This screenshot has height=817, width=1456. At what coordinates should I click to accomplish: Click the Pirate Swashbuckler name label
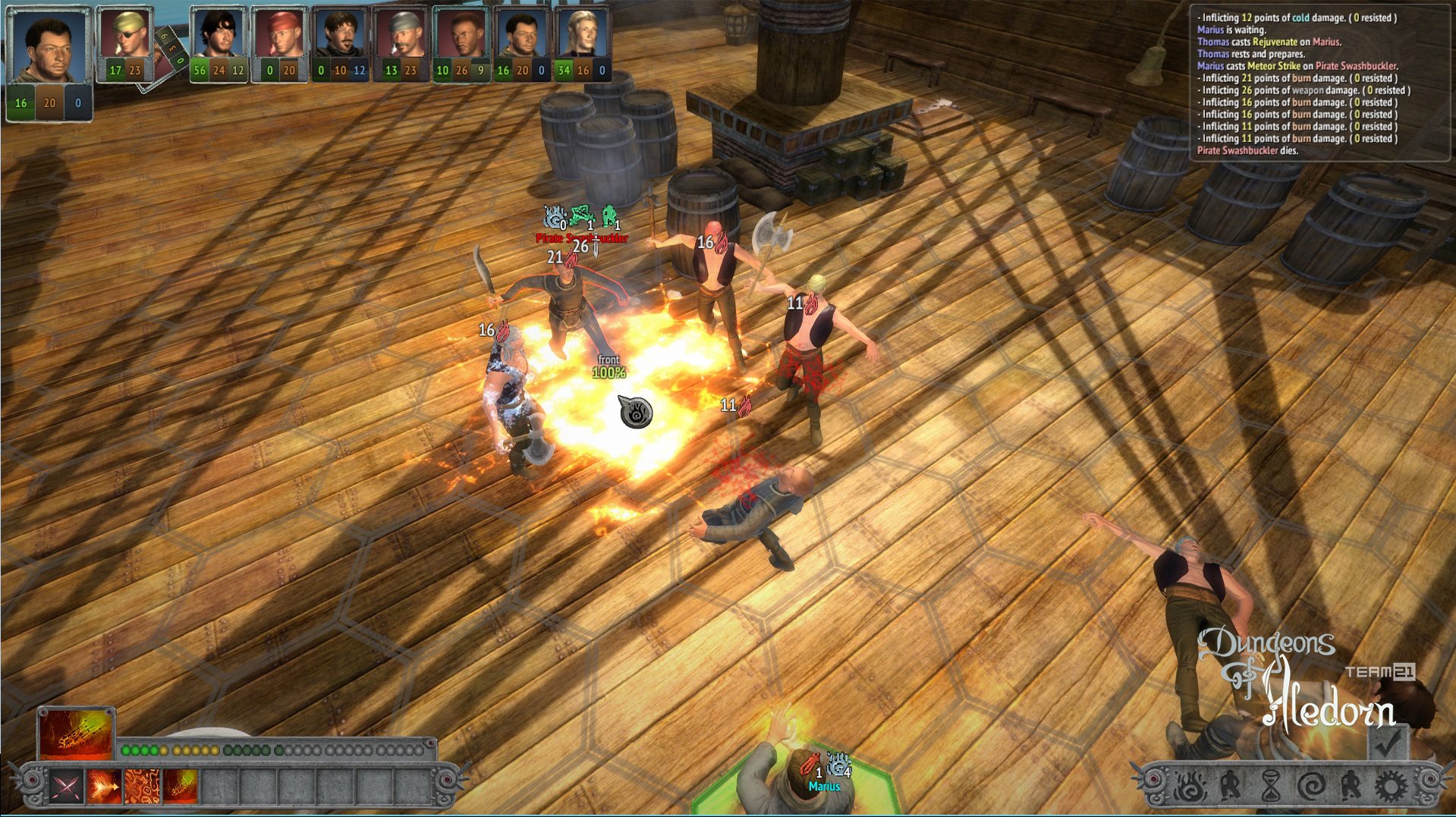[x=580, y=239]
